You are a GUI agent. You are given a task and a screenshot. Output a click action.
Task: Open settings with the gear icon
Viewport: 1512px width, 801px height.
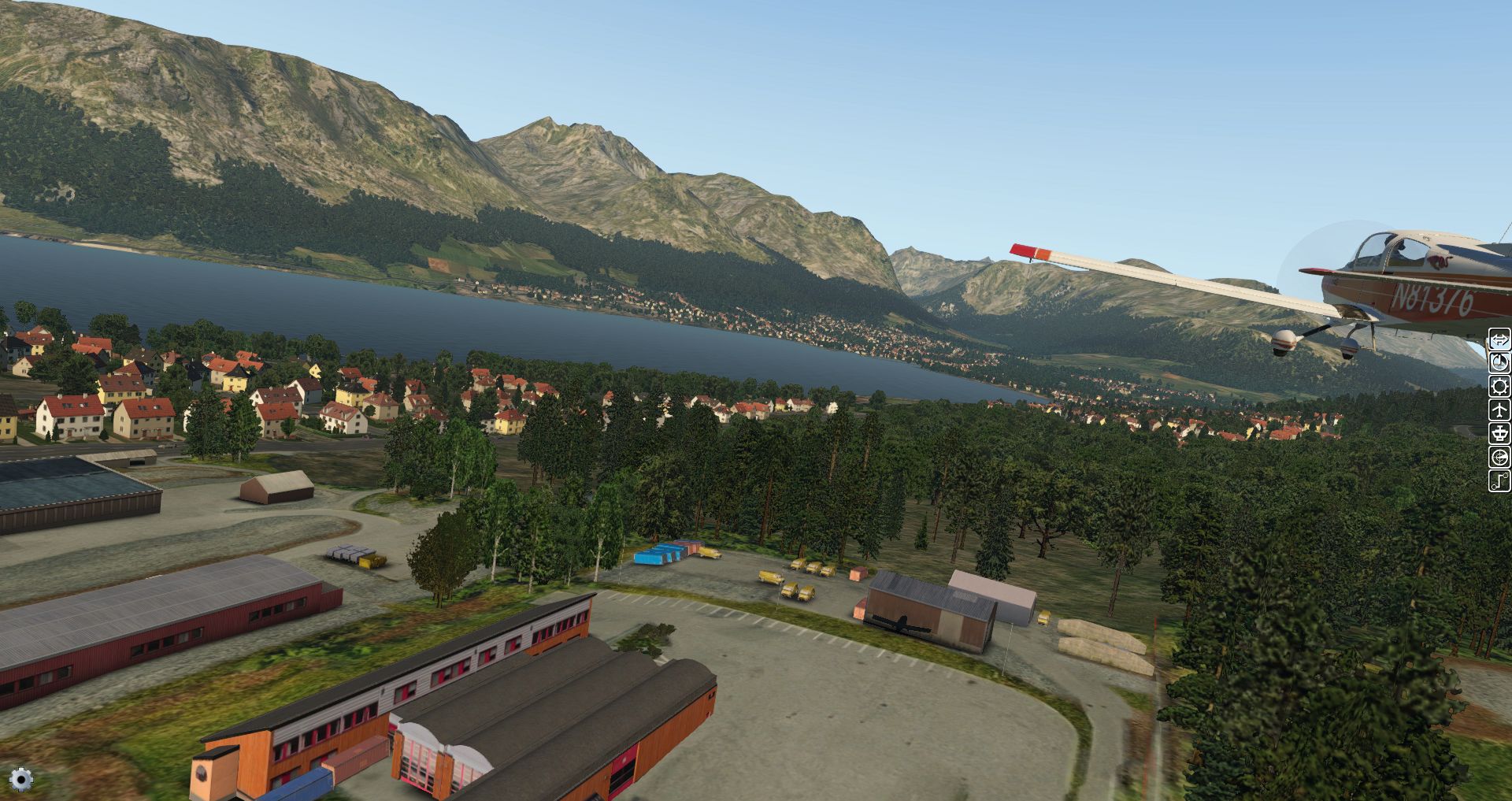click(21, 780)
